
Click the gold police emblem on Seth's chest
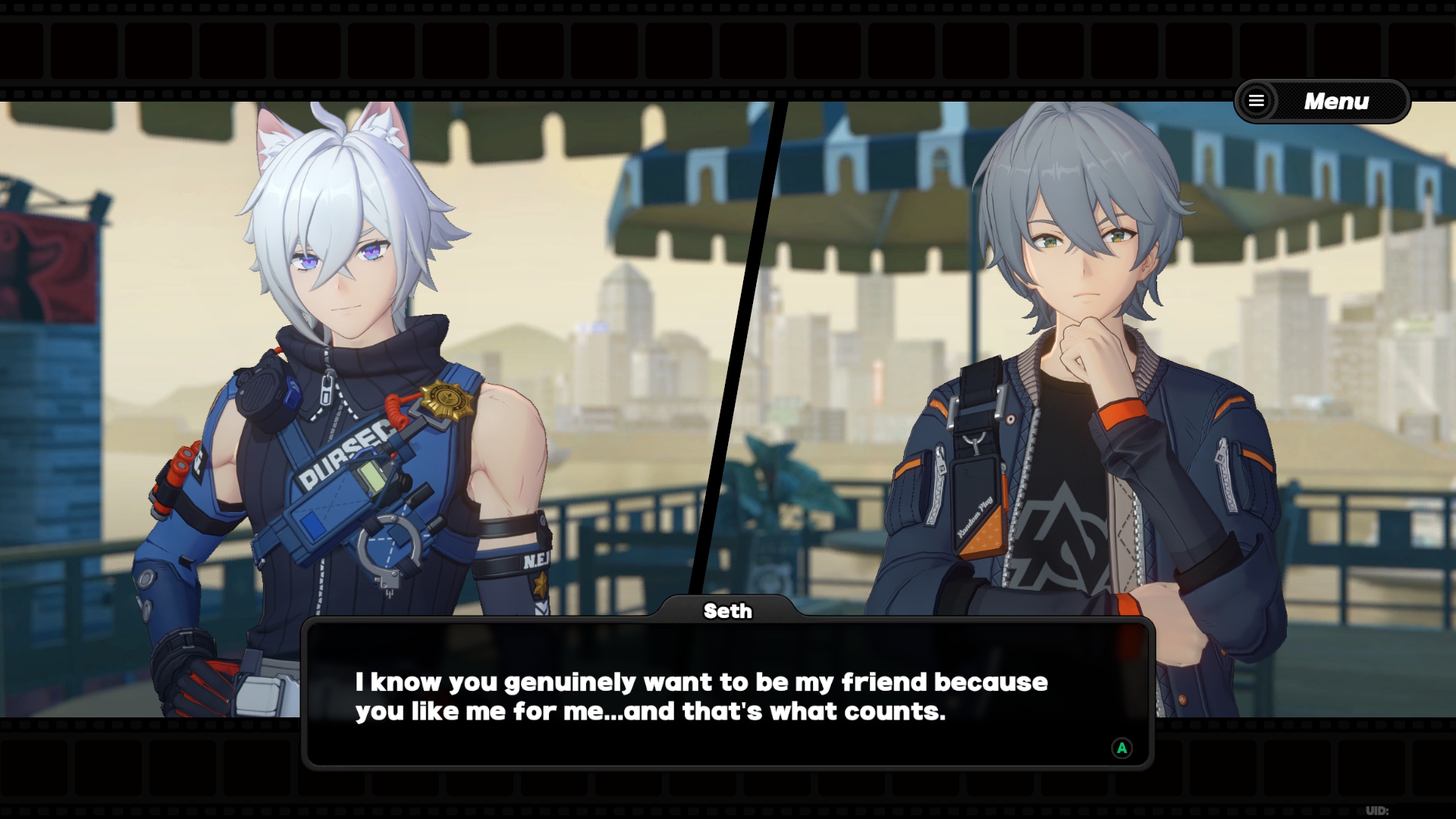coord(447,397)
